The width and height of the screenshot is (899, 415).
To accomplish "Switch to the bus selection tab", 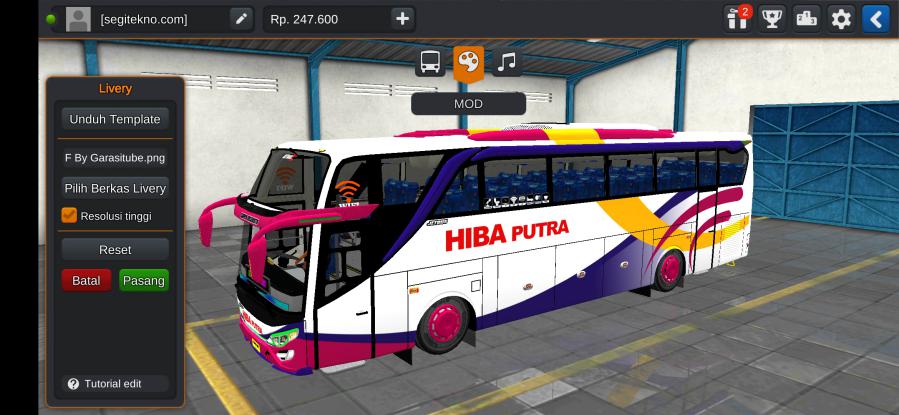I will pyautogui.click(x=430, y=63).
